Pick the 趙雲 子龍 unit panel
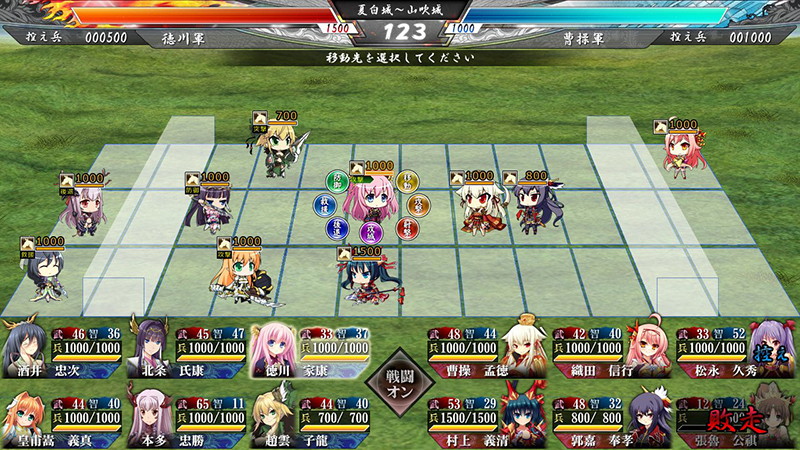This screenshot has width=800, height=450. click(310, 418)
